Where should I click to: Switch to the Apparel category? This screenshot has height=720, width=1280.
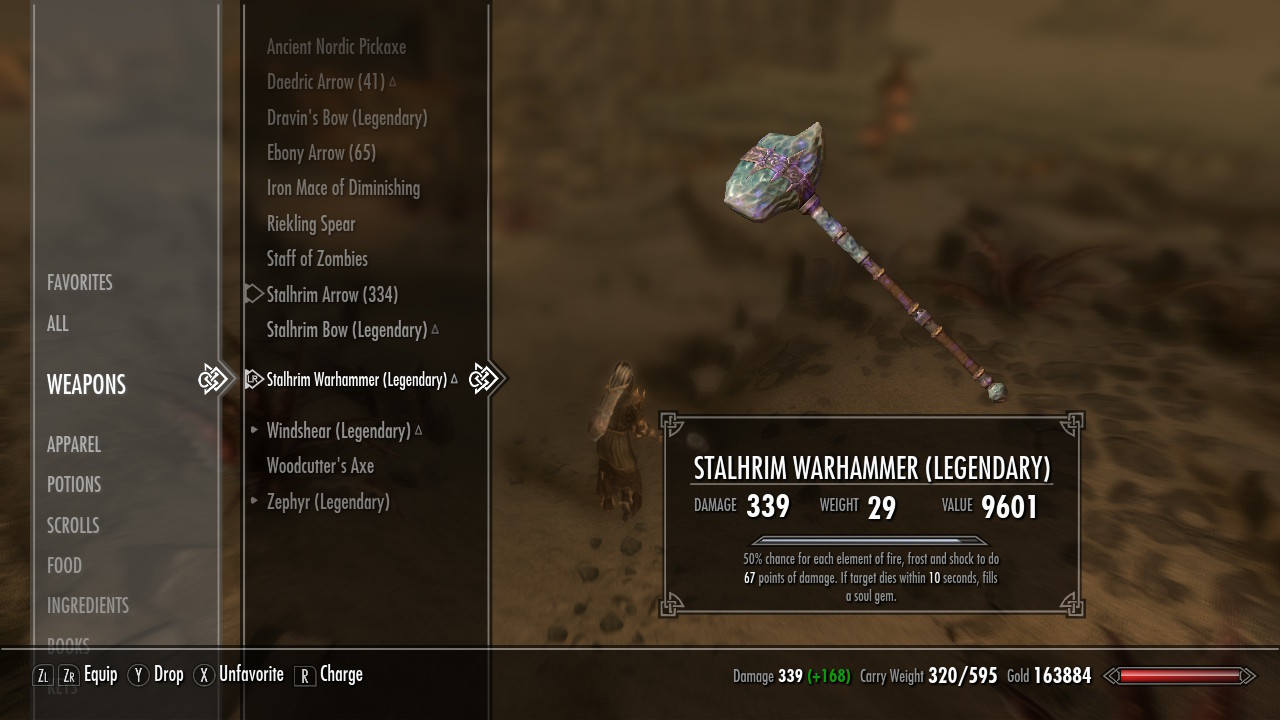click(74, 445)
